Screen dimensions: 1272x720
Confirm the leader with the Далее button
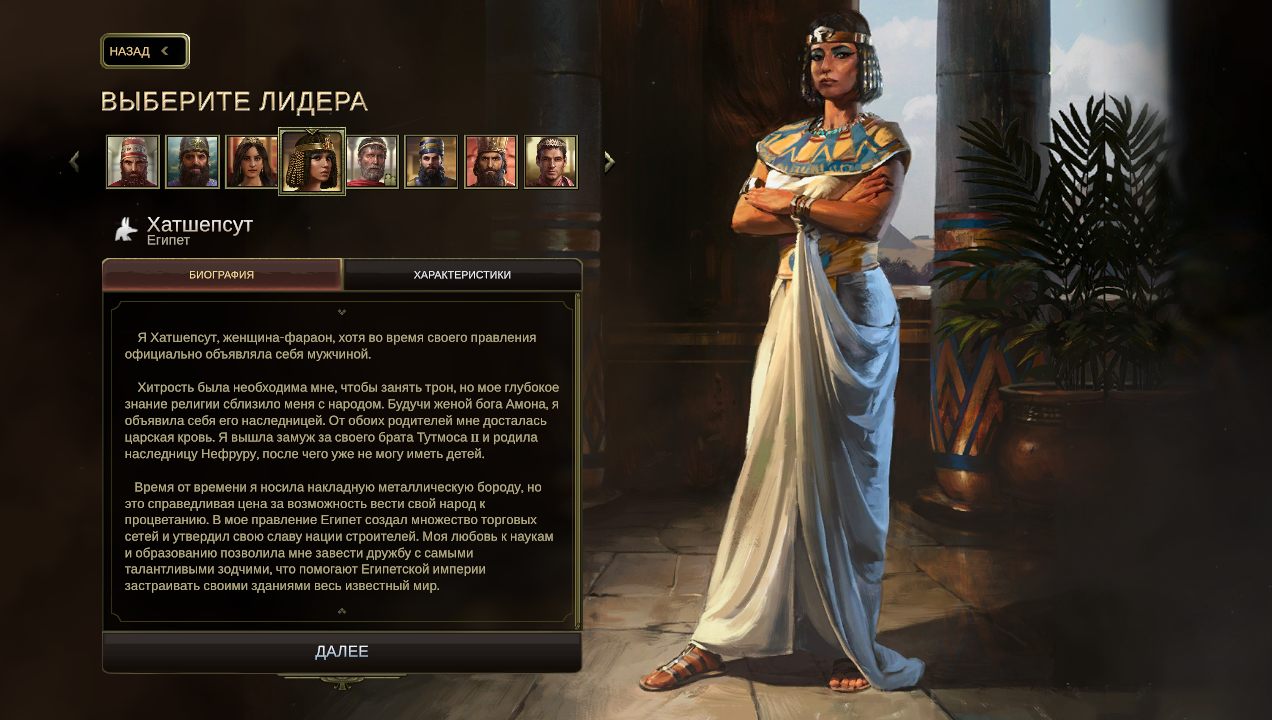(x=342, y=652)
